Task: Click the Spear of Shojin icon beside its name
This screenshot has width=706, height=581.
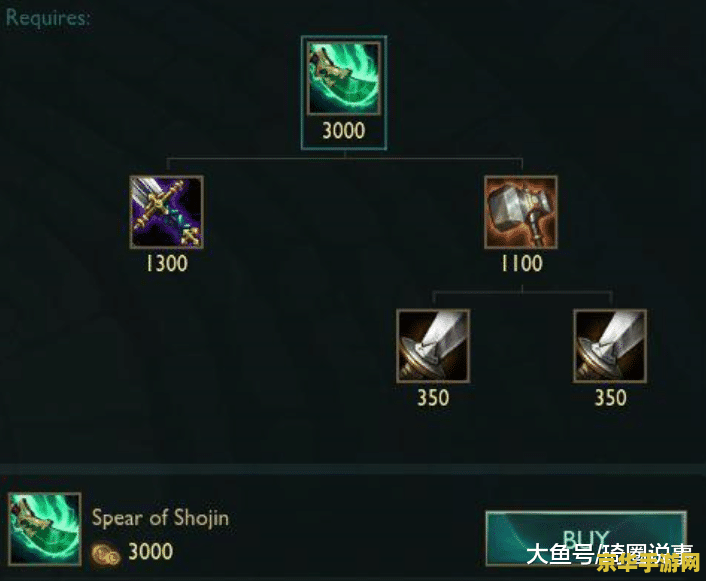Action: 45,530
